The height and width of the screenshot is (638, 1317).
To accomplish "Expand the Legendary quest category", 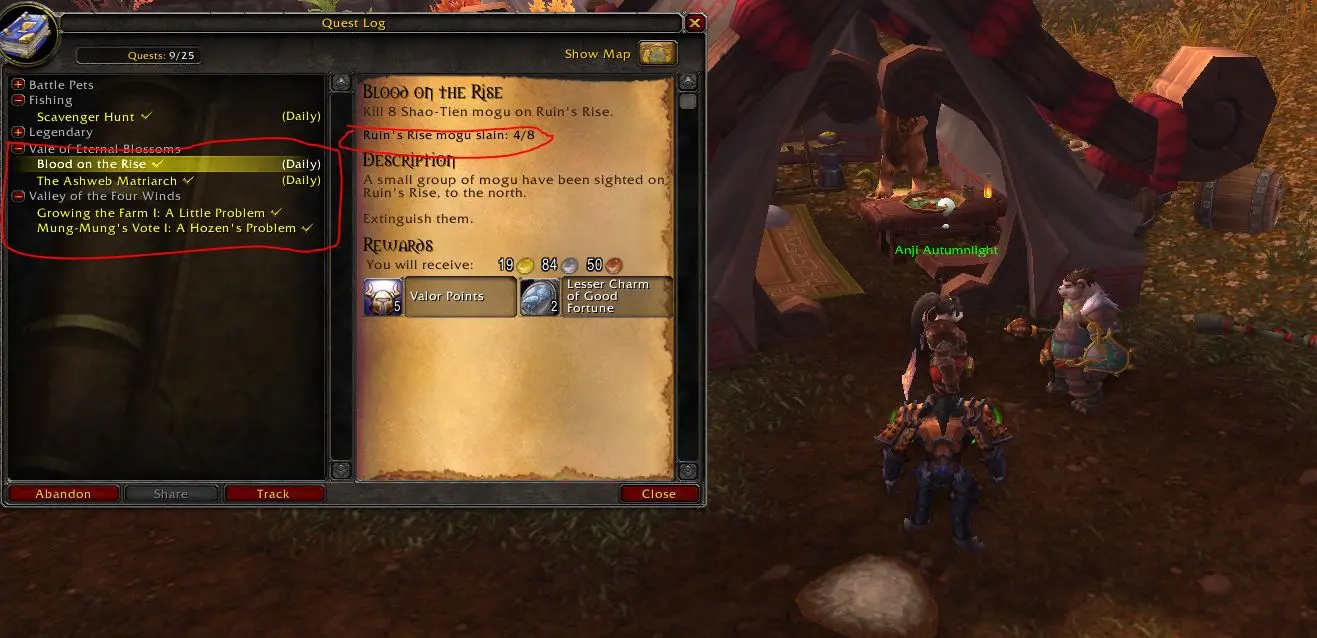I will pyautogui.click(x=18, y=132).
